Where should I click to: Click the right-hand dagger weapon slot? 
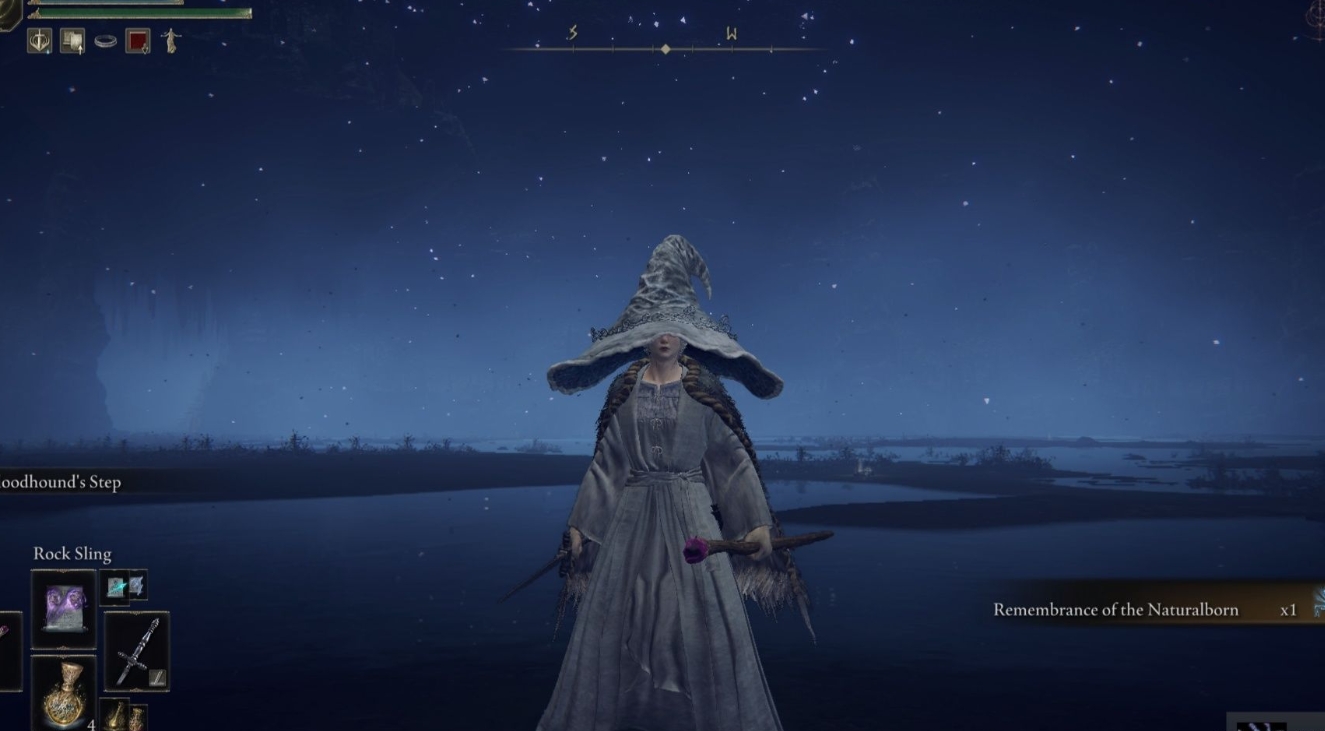(137, 651)
